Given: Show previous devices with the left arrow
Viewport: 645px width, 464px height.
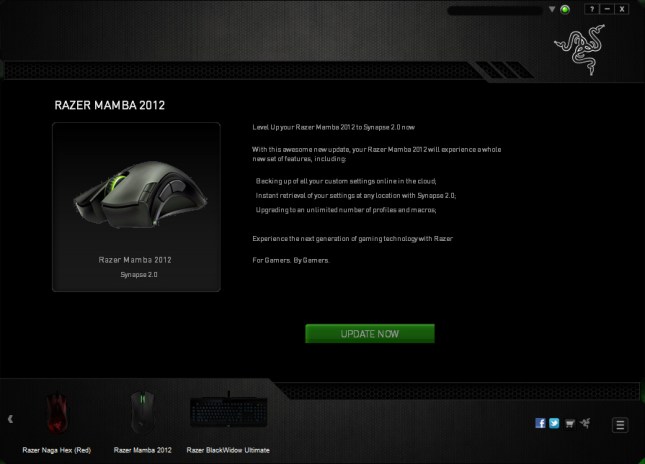Looking at the screenshot, I should [x=10, y=420].
